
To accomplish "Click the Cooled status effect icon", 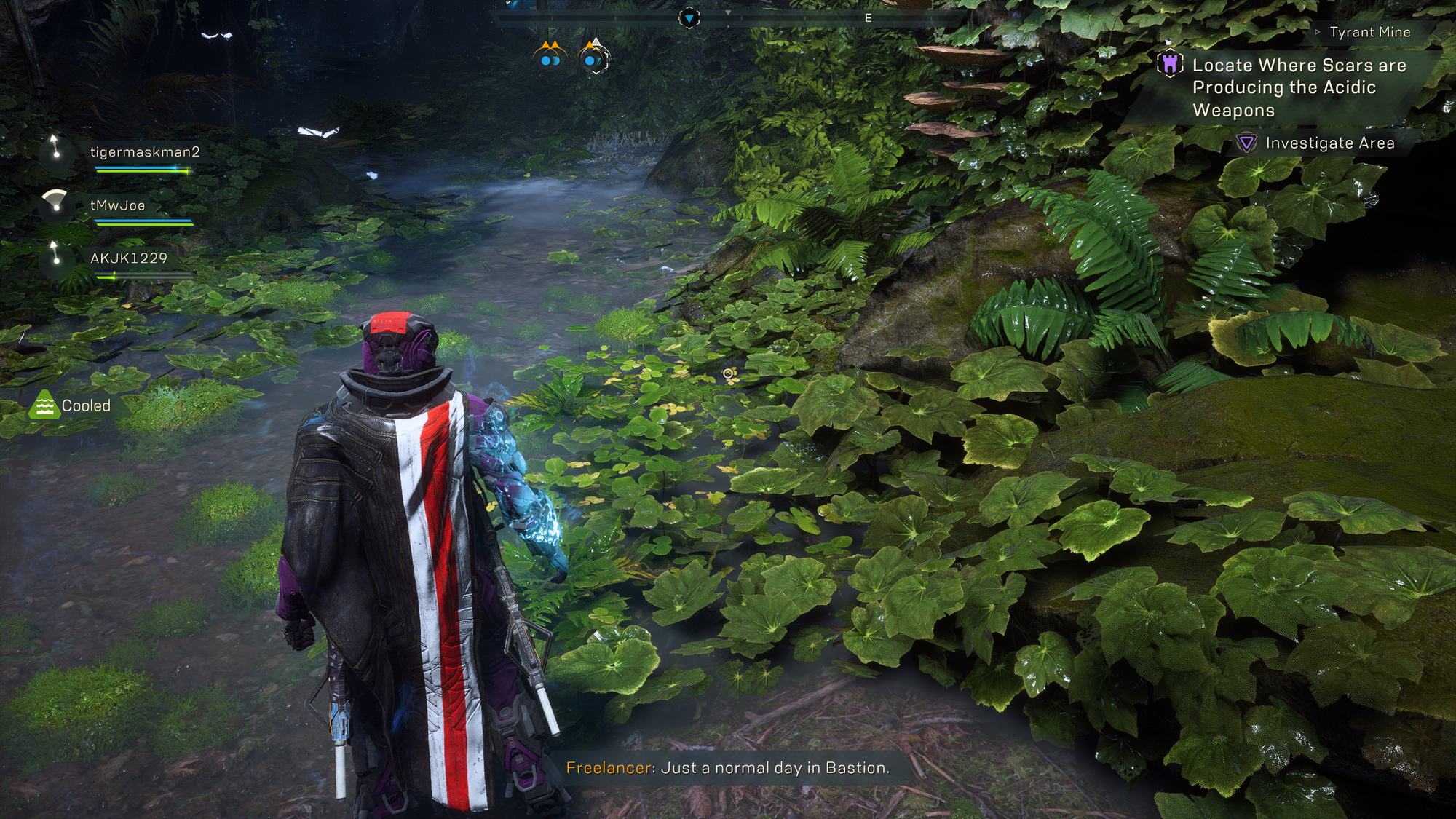I will (x=44, y=405).
